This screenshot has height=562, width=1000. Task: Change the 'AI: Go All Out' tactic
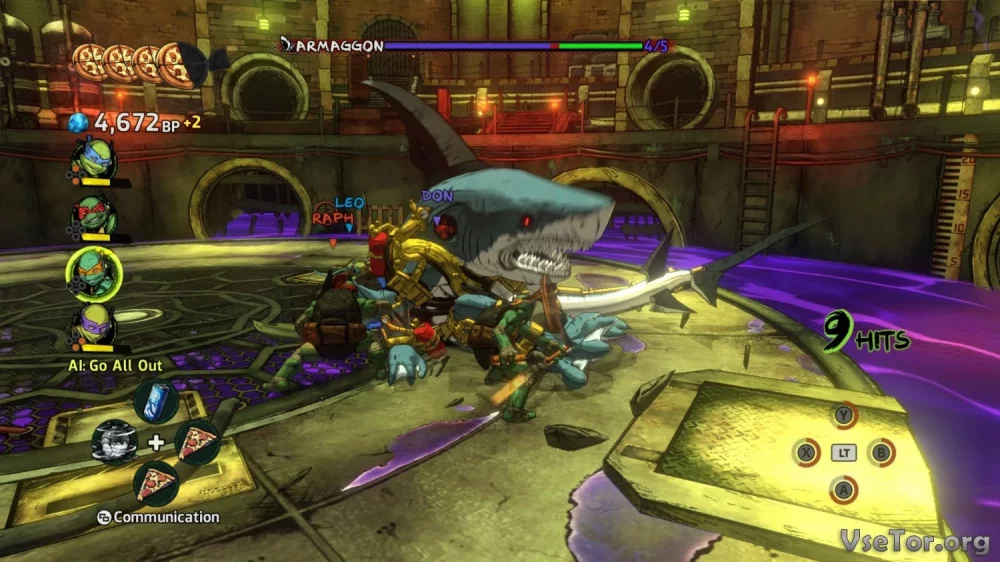point(115,366)
